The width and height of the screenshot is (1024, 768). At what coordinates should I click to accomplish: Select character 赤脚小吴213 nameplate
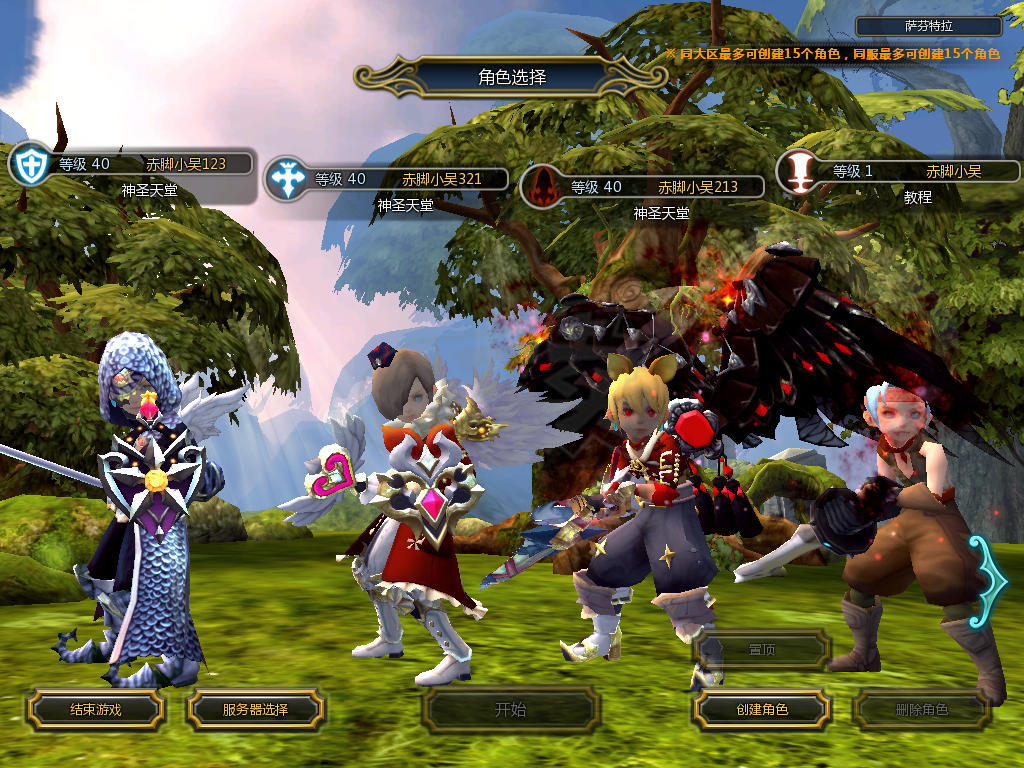(x=652, y=187)
